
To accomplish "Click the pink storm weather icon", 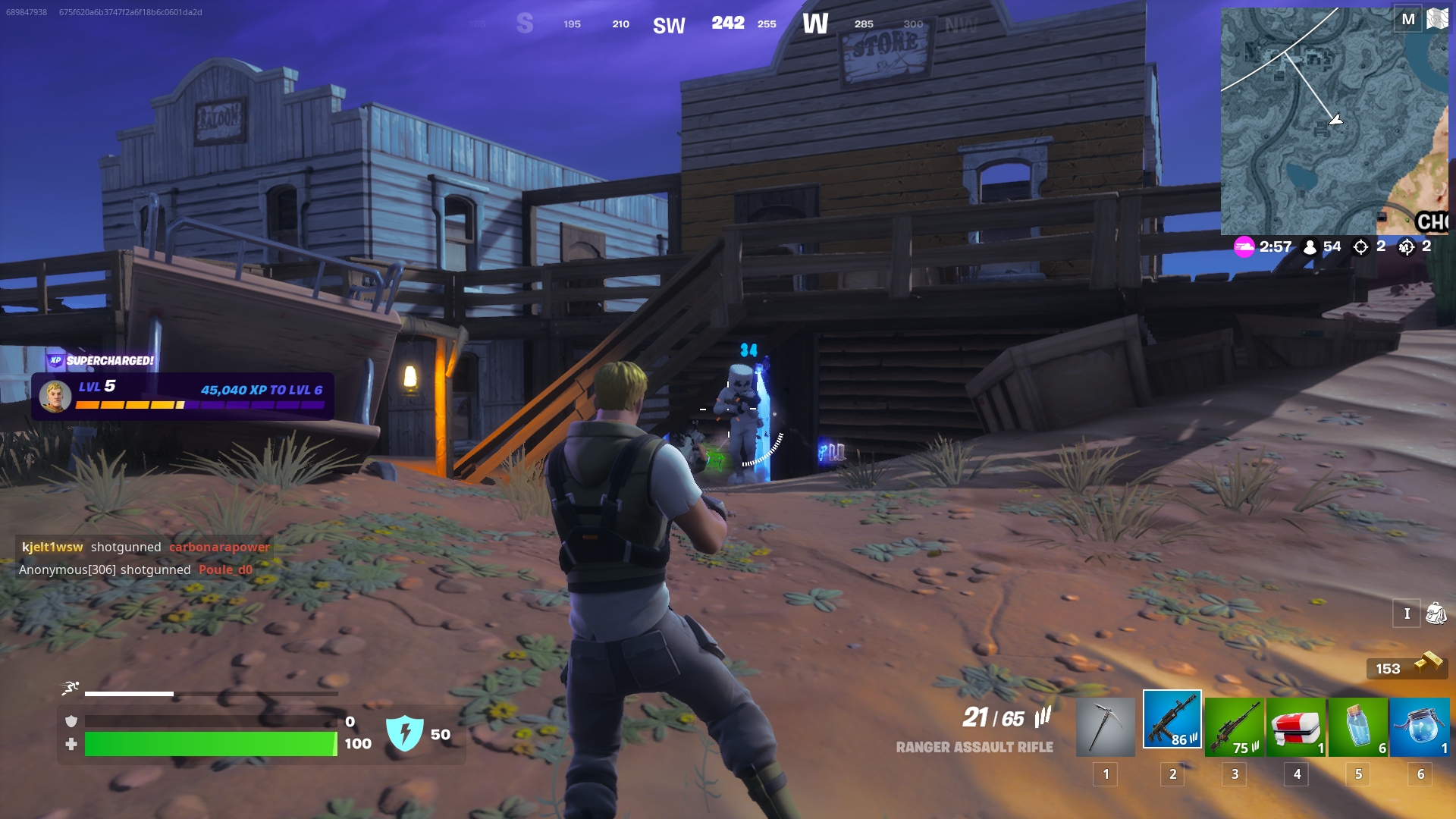I will coord(1244,246).
